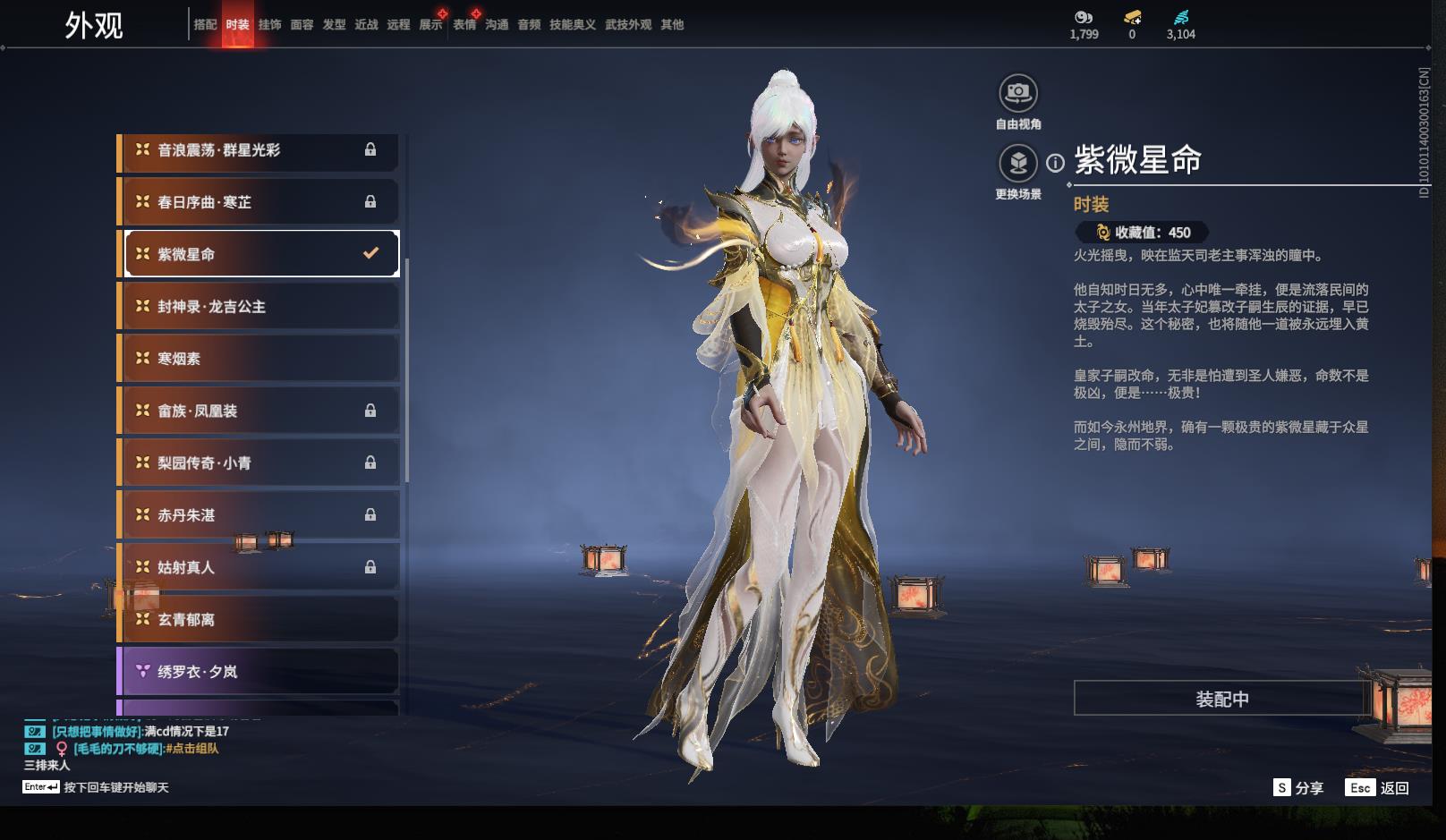Click the 装配中 equip button
Viewport: 1446px width, 840px height.
(x=1221, y=699)
